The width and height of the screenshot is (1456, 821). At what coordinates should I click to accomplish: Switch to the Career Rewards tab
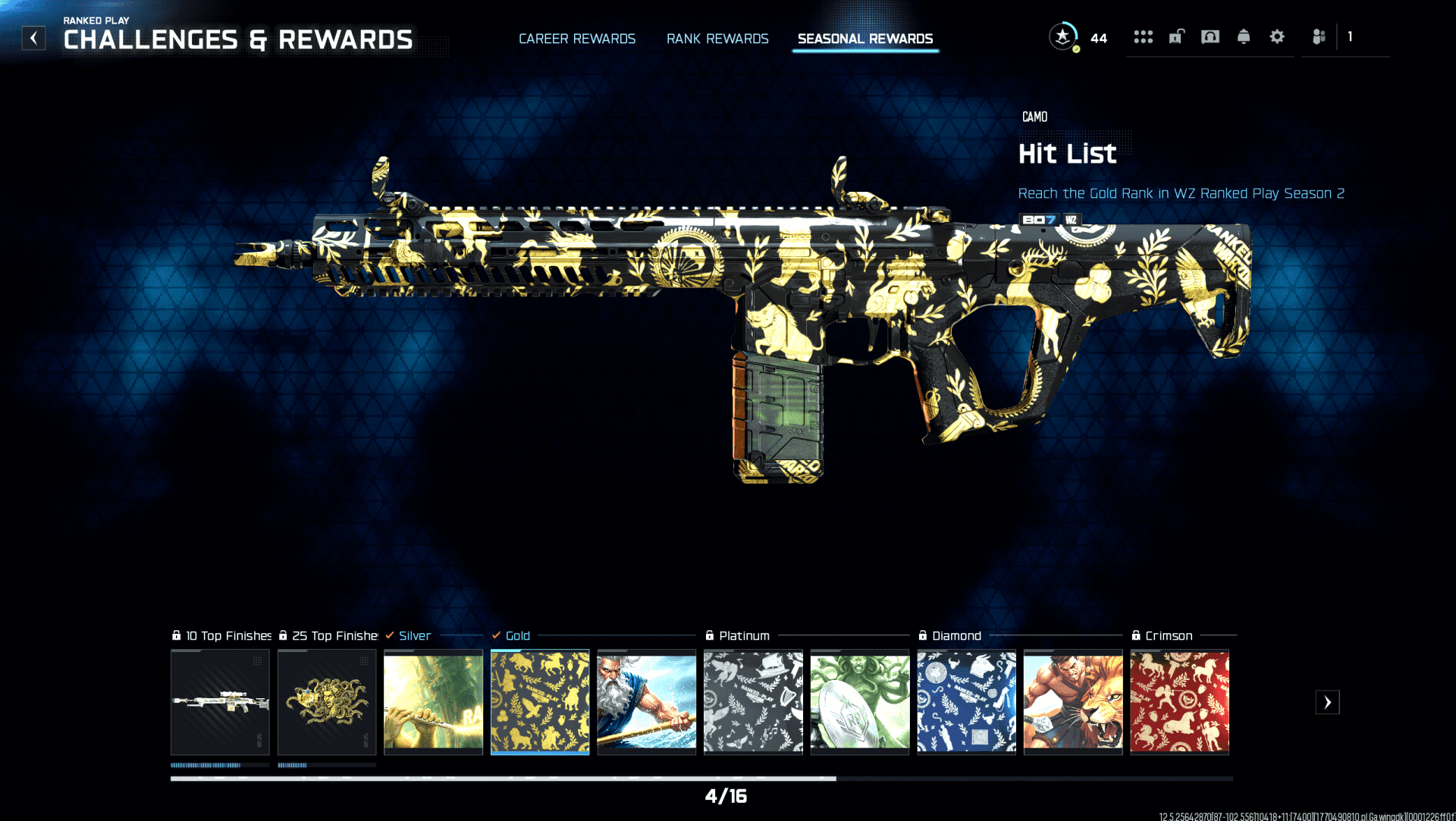click(577, 39)
